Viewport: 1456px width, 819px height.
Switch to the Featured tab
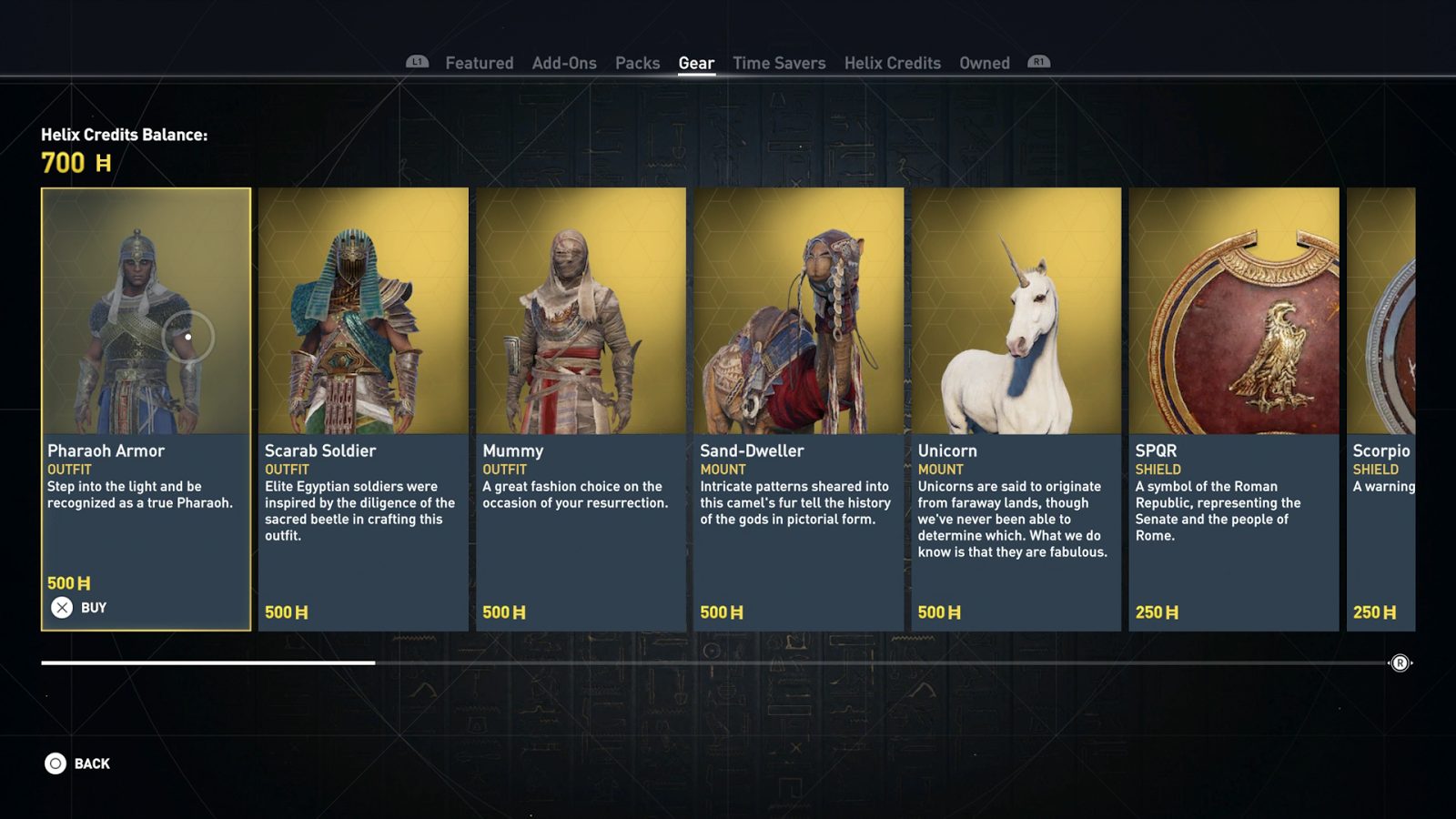pos(479,63)
